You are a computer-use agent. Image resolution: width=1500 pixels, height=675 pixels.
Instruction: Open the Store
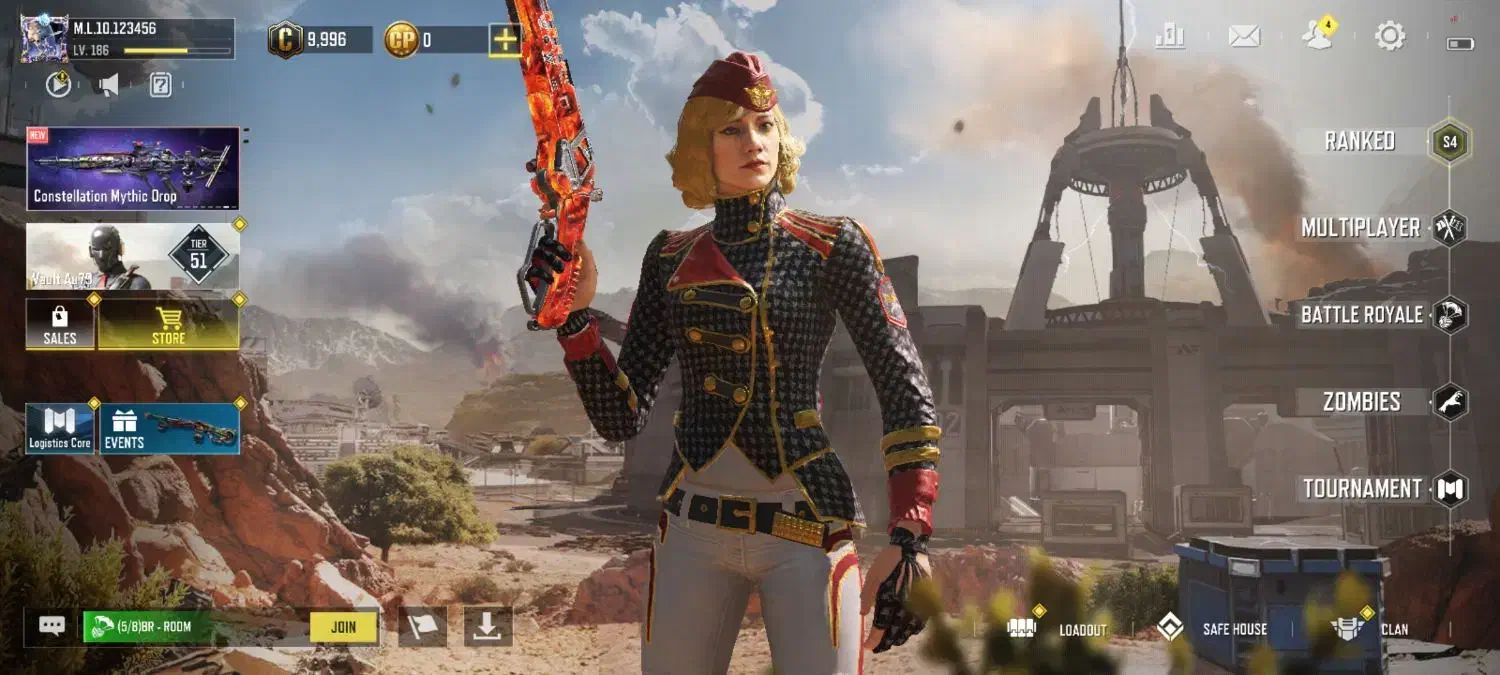pyautogui.click(x=168, y=325)
